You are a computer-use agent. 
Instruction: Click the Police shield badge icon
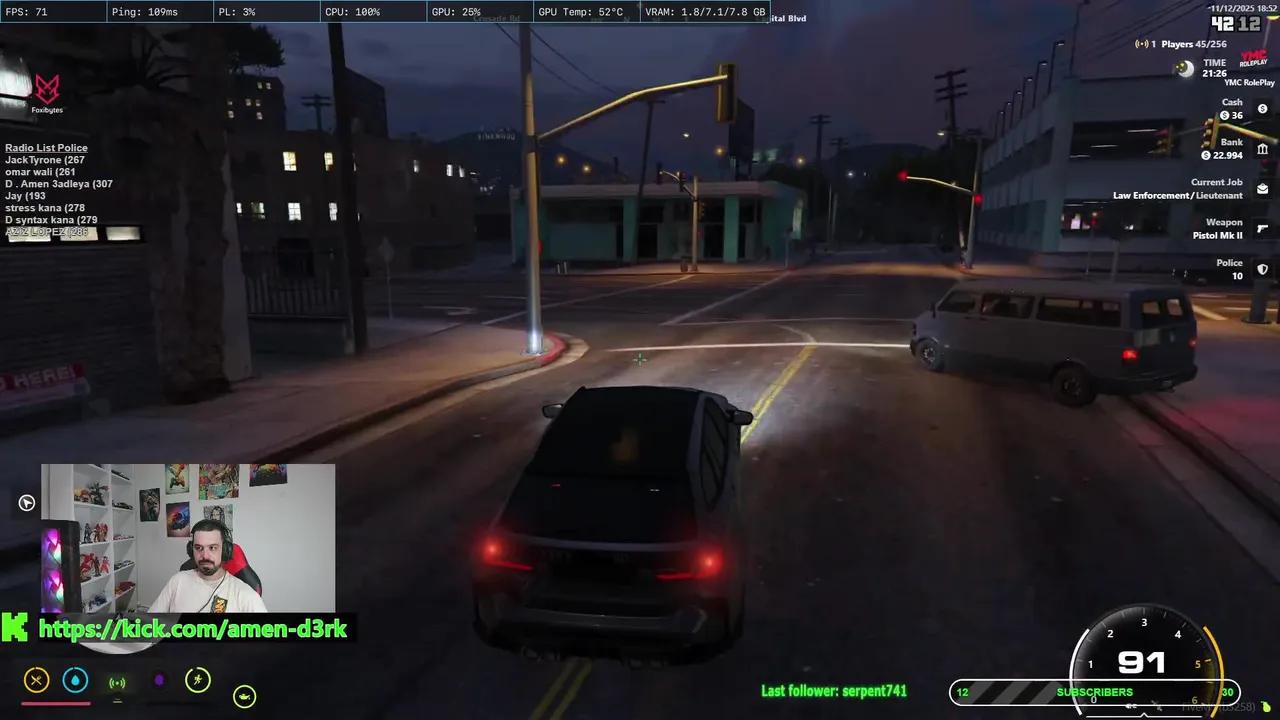click(x=1263, y=269)
